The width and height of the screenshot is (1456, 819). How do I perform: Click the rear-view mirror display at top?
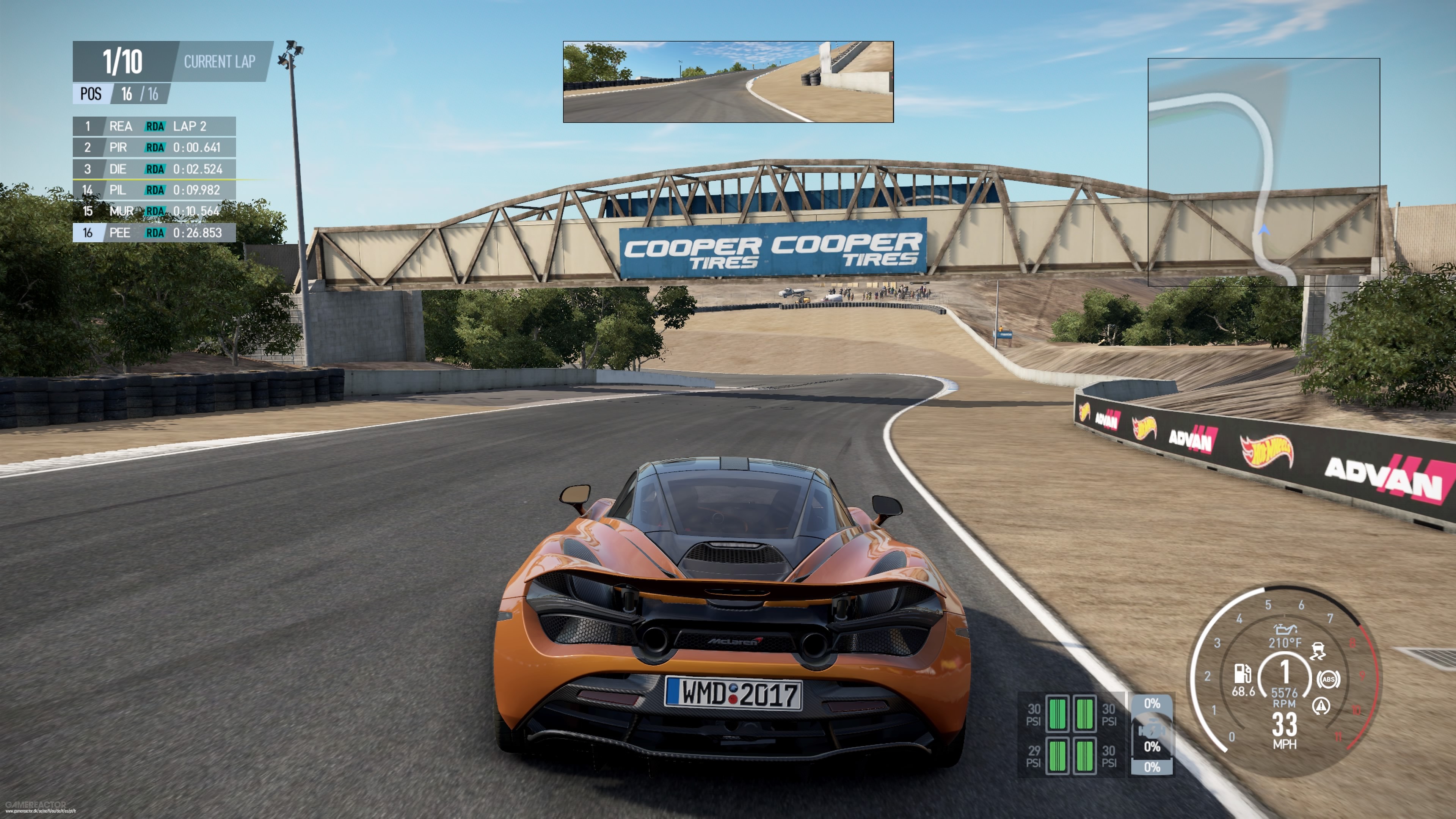728,82
